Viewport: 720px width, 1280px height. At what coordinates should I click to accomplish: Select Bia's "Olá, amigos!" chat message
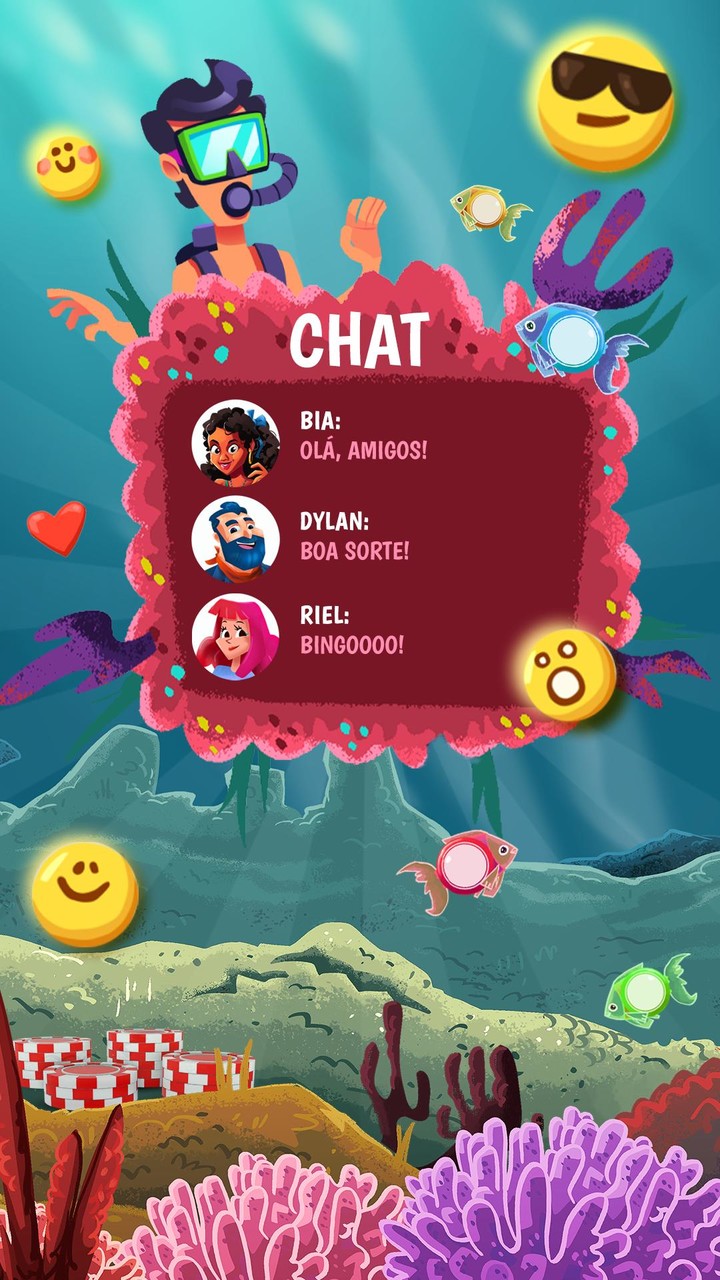tap(364, 450)
